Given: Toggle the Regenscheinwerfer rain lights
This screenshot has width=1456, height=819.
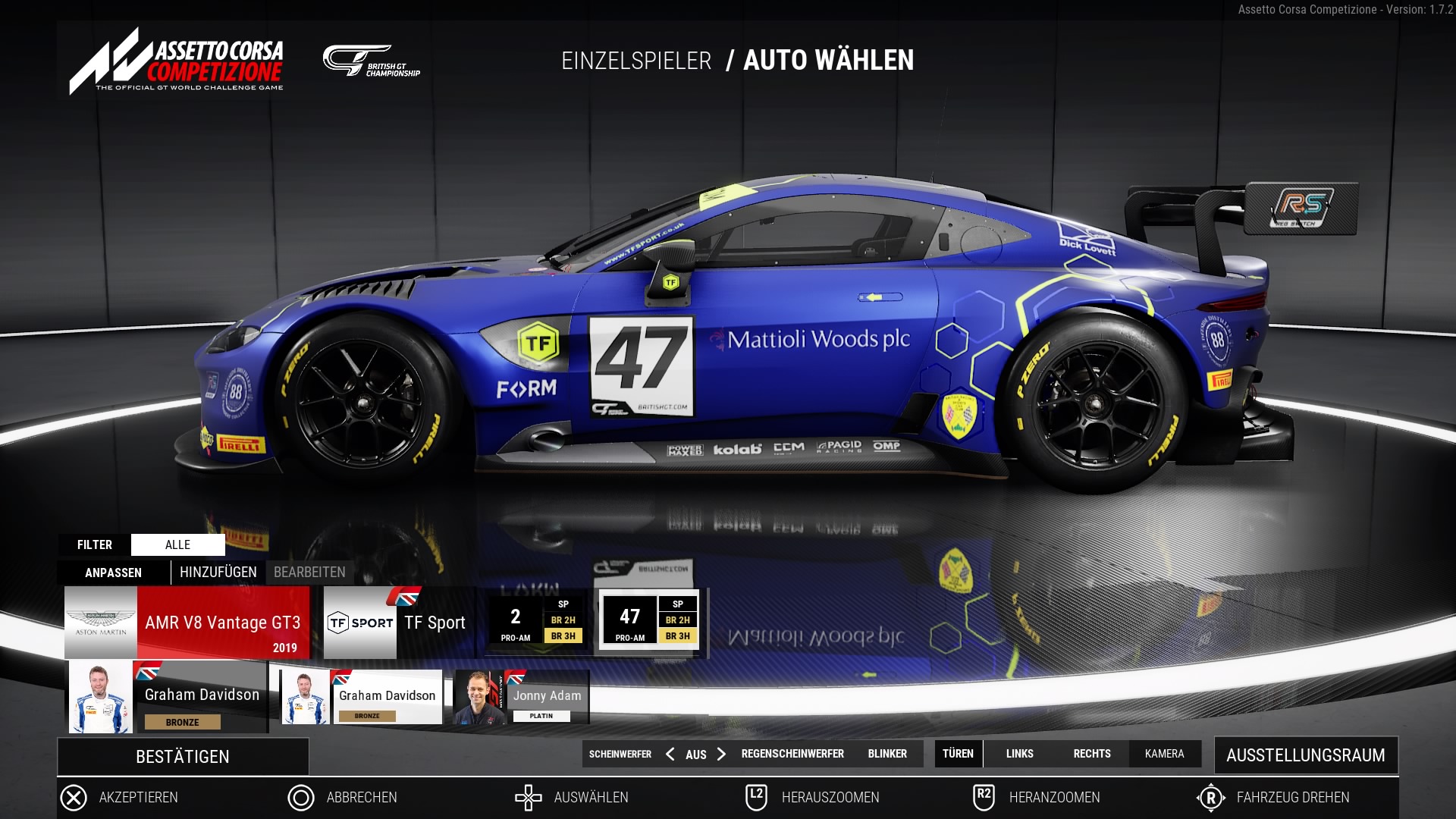Looking at the screenshot, I should coord(792,754).
